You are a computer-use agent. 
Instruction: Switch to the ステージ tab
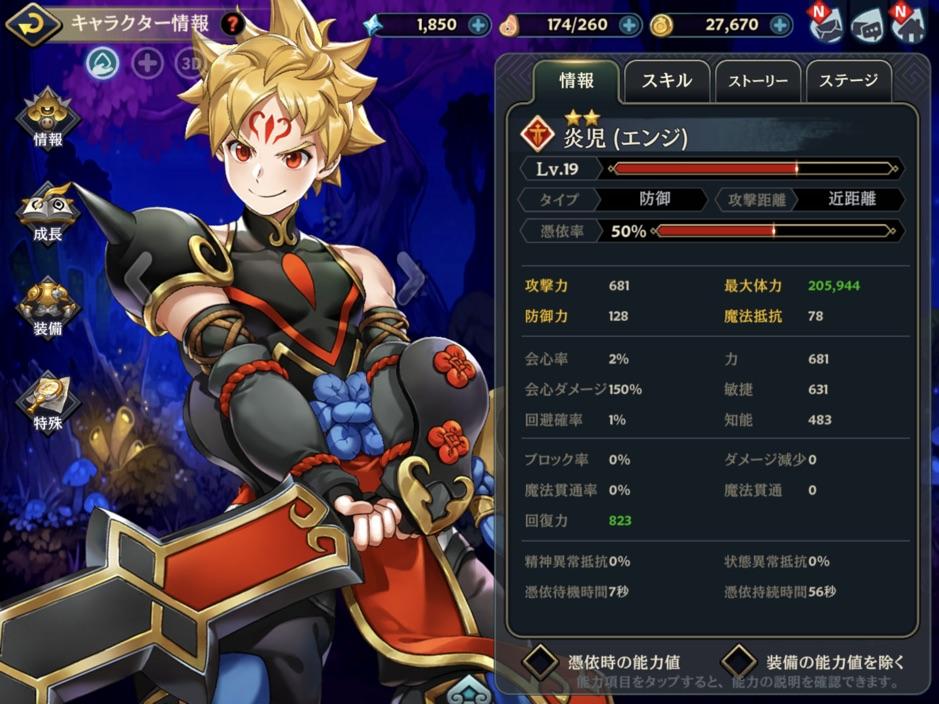(849, 81)
